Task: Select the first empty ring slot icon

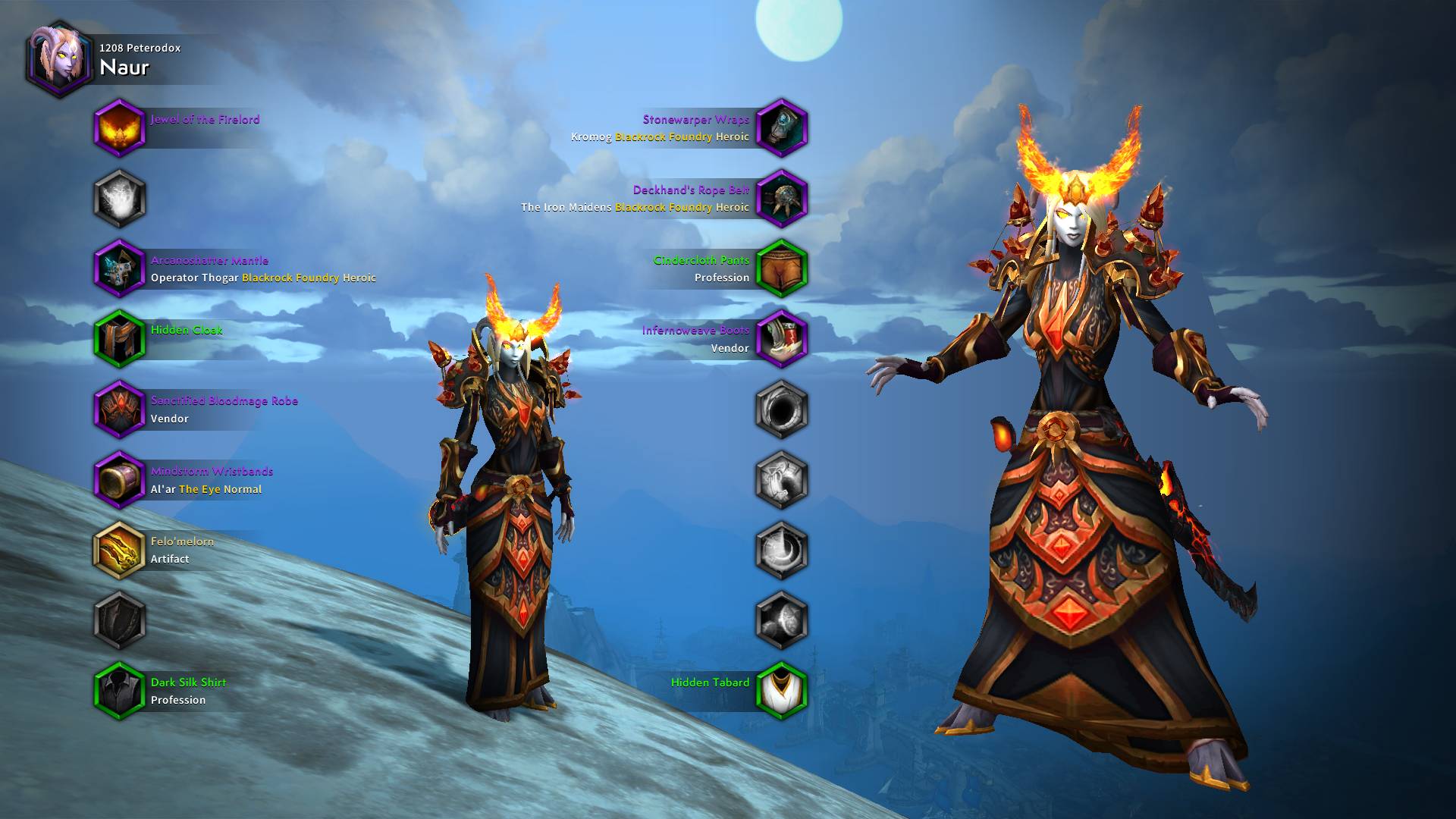Action: pyautogui.click(x=781, y=409)
